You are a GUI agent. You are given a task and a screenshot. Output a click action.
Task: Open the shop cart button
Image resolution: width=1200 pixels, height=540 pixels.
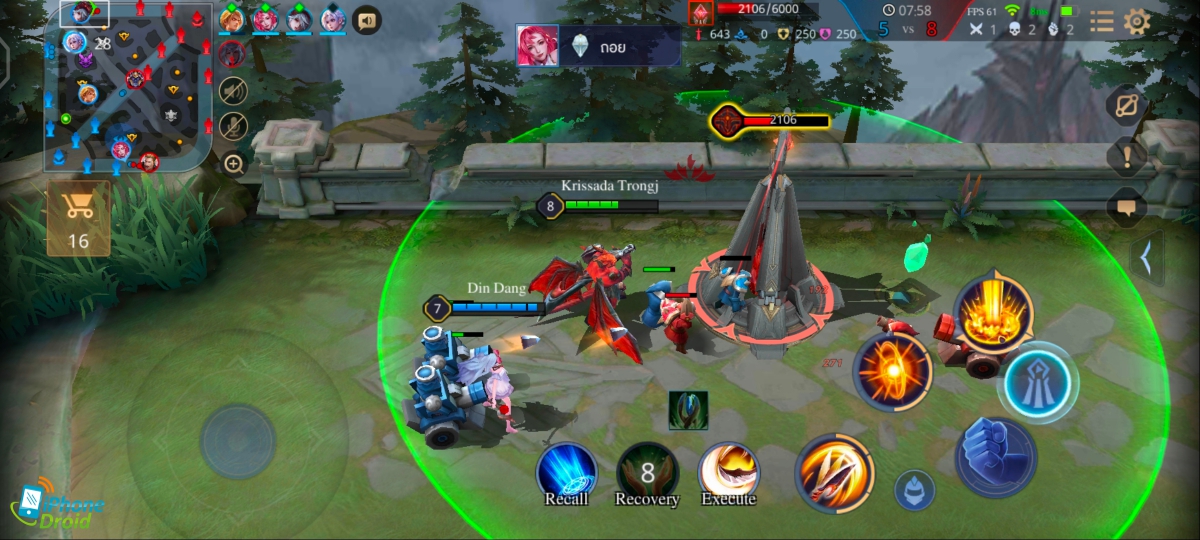click(78, 217)
